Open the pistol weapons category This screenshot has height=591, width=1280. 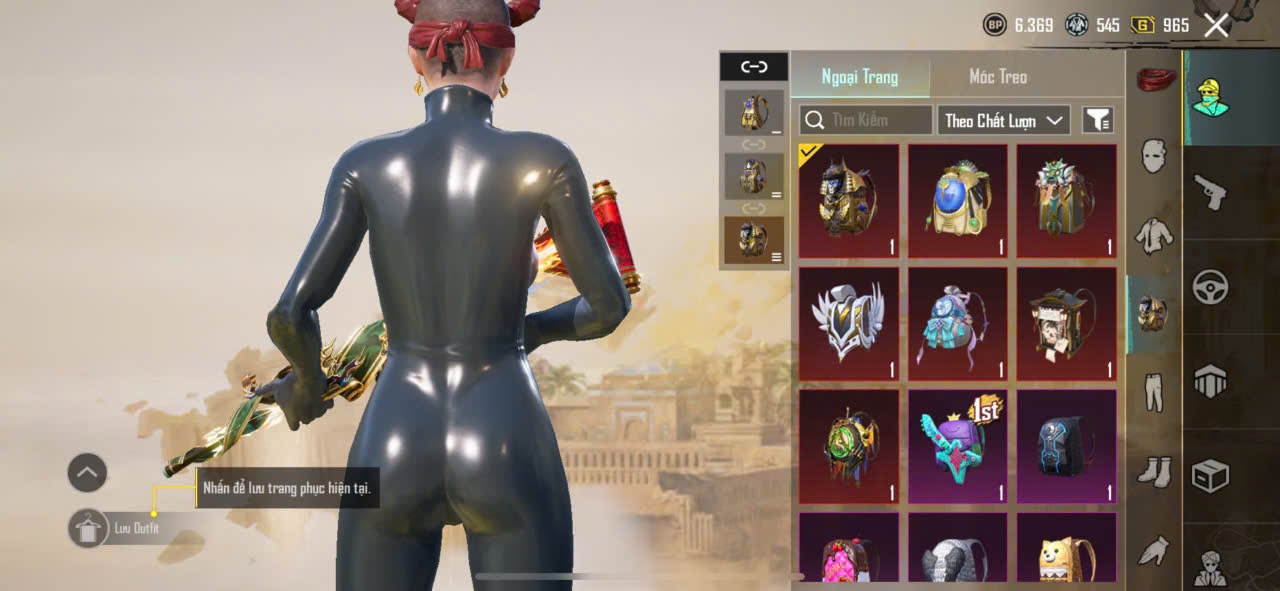[1210, 191]
